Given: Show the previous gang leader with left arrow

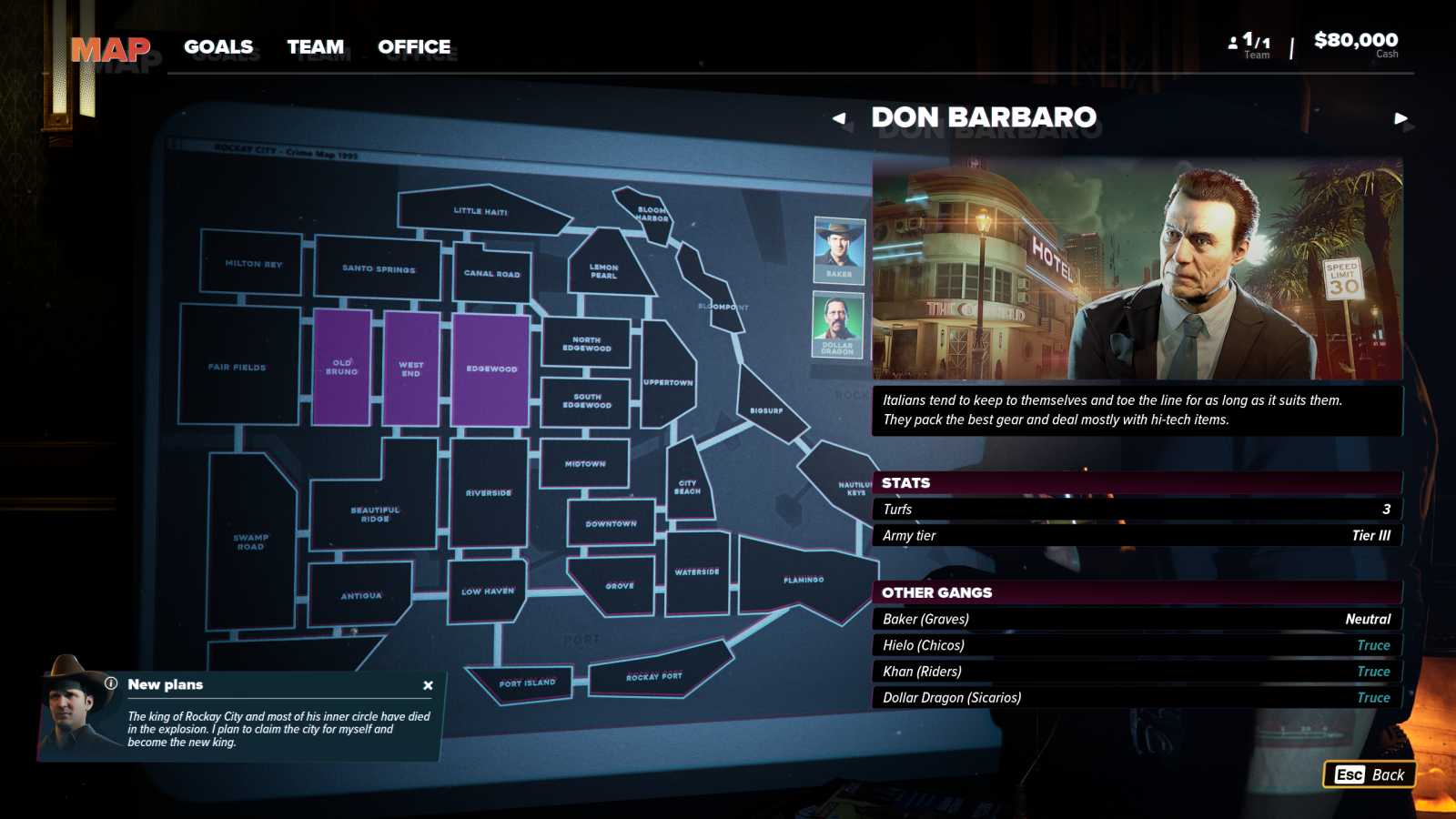Looking at the screenshot, I should [839, 118].
